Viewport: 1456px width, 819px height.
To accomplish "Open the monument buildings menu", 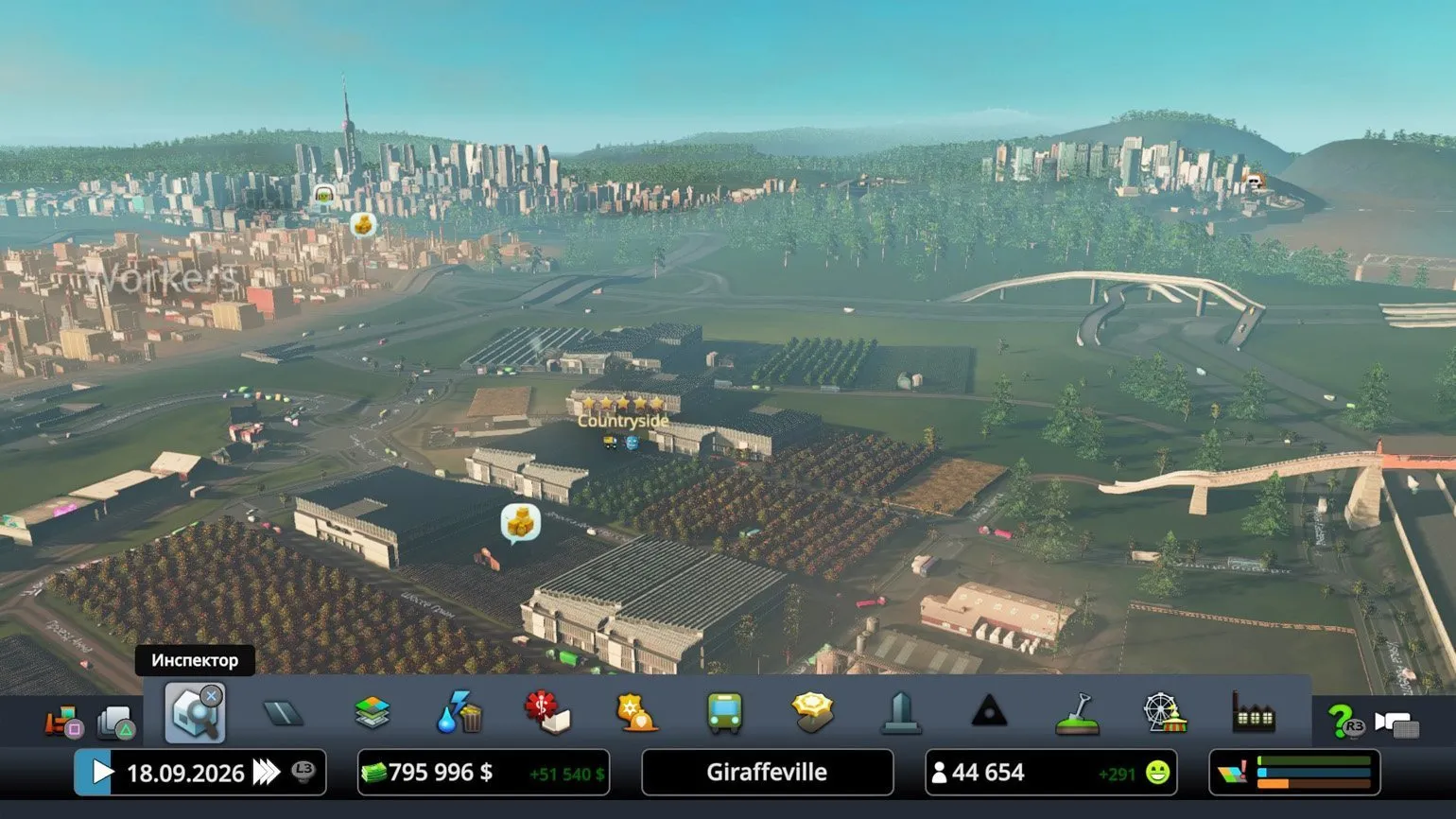I will click(x=900, y=713).
